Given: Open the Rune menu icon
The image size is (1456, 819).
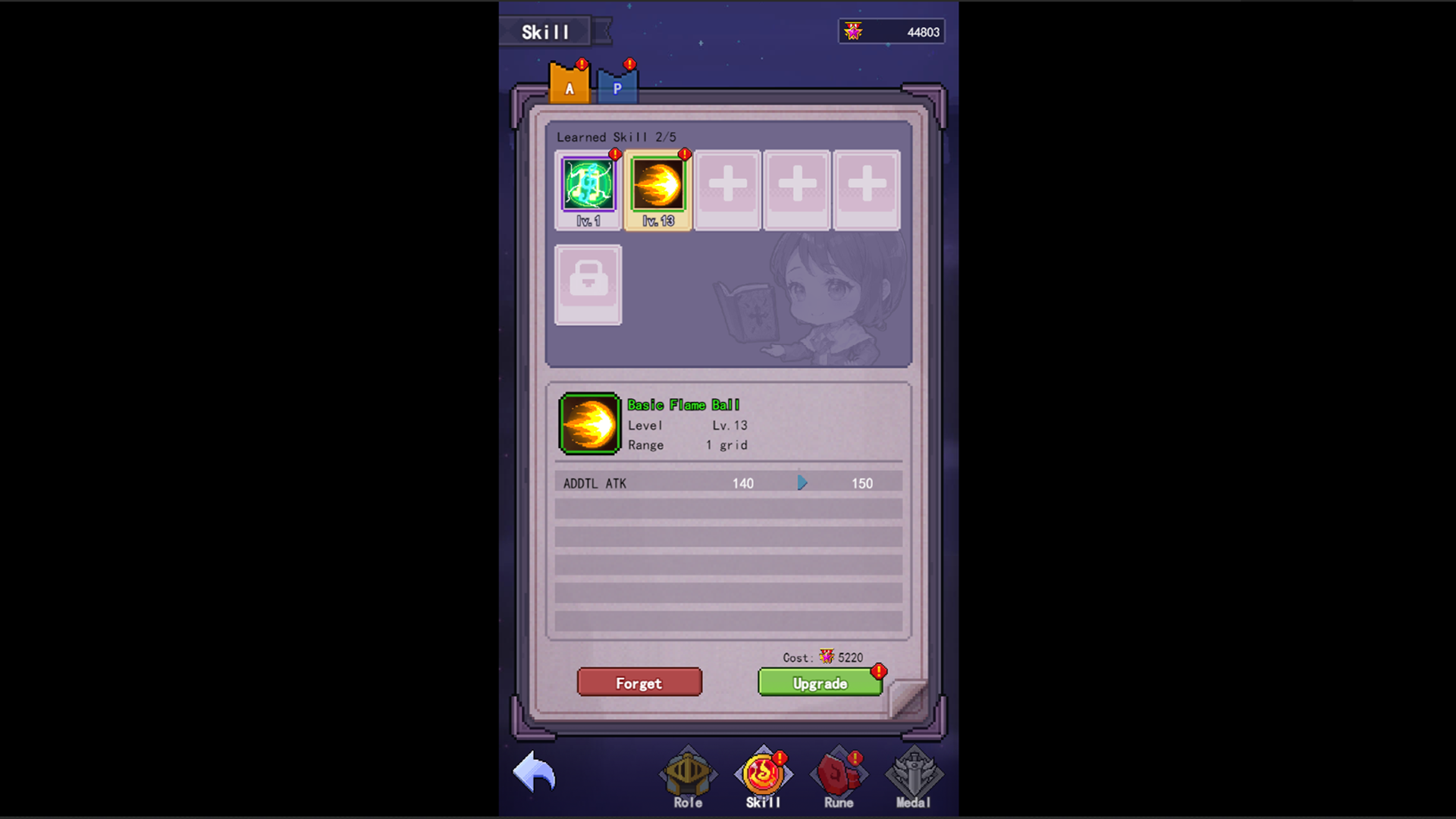Looking at the screenshot, I should pyautogui.click(x=837, y=773).
